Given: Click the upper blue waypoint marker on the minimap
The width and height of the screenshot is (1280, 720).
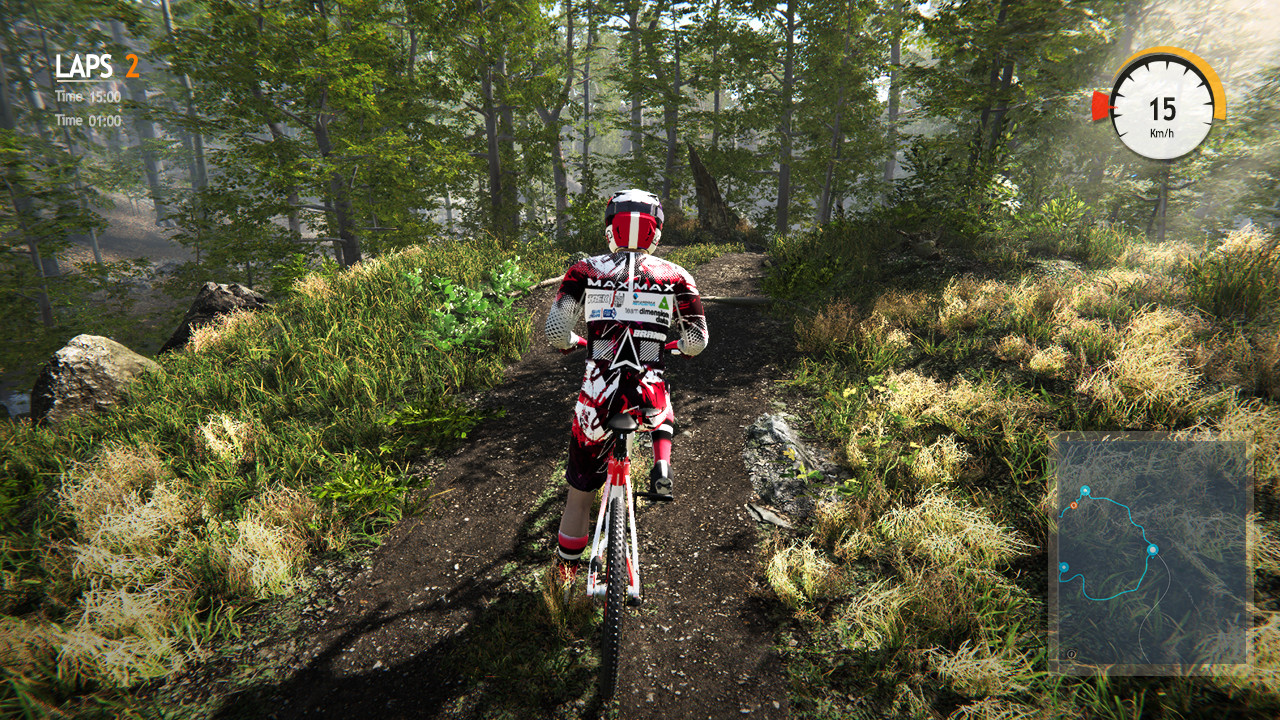Looking at the screenshot, I should point(1086,490).
